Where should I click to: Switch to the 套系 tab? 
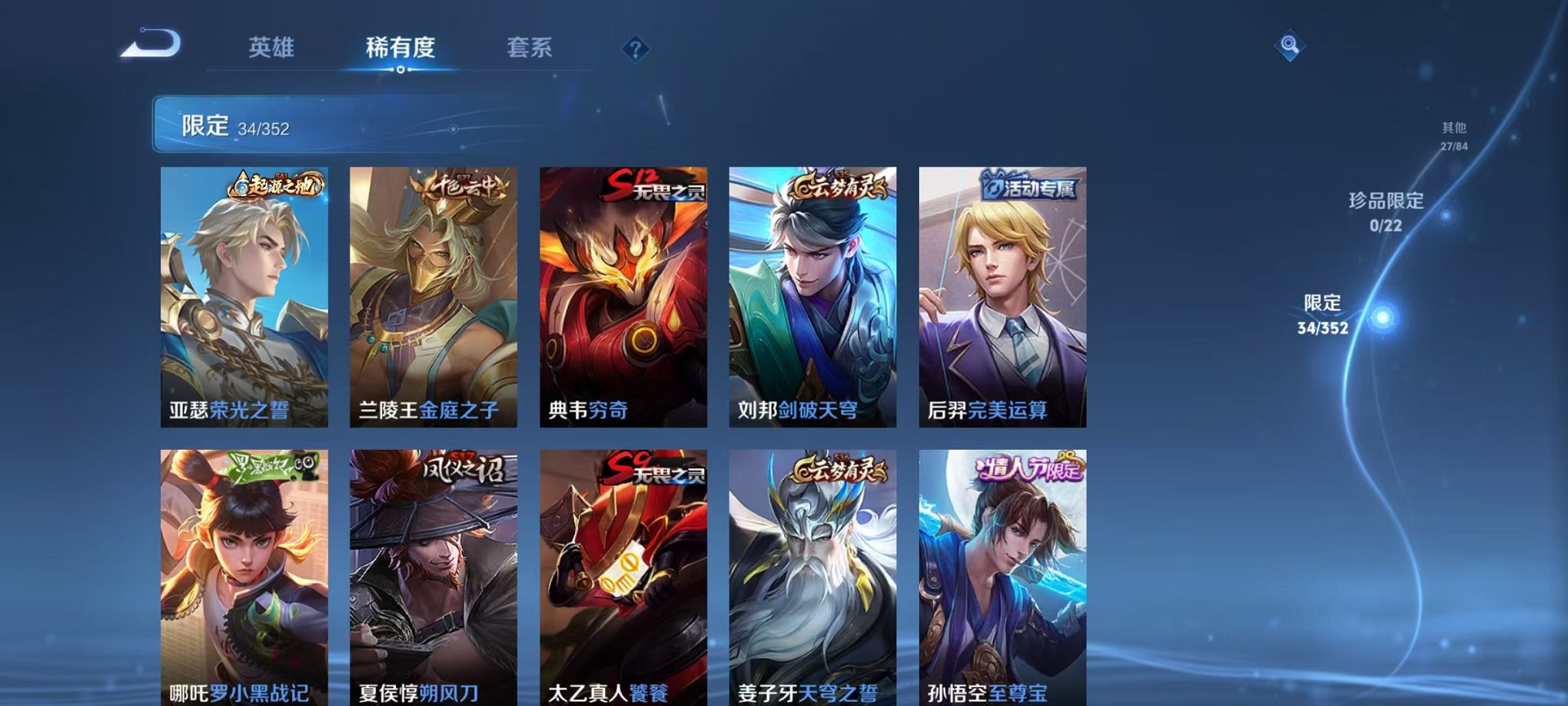tap(538, 46)
